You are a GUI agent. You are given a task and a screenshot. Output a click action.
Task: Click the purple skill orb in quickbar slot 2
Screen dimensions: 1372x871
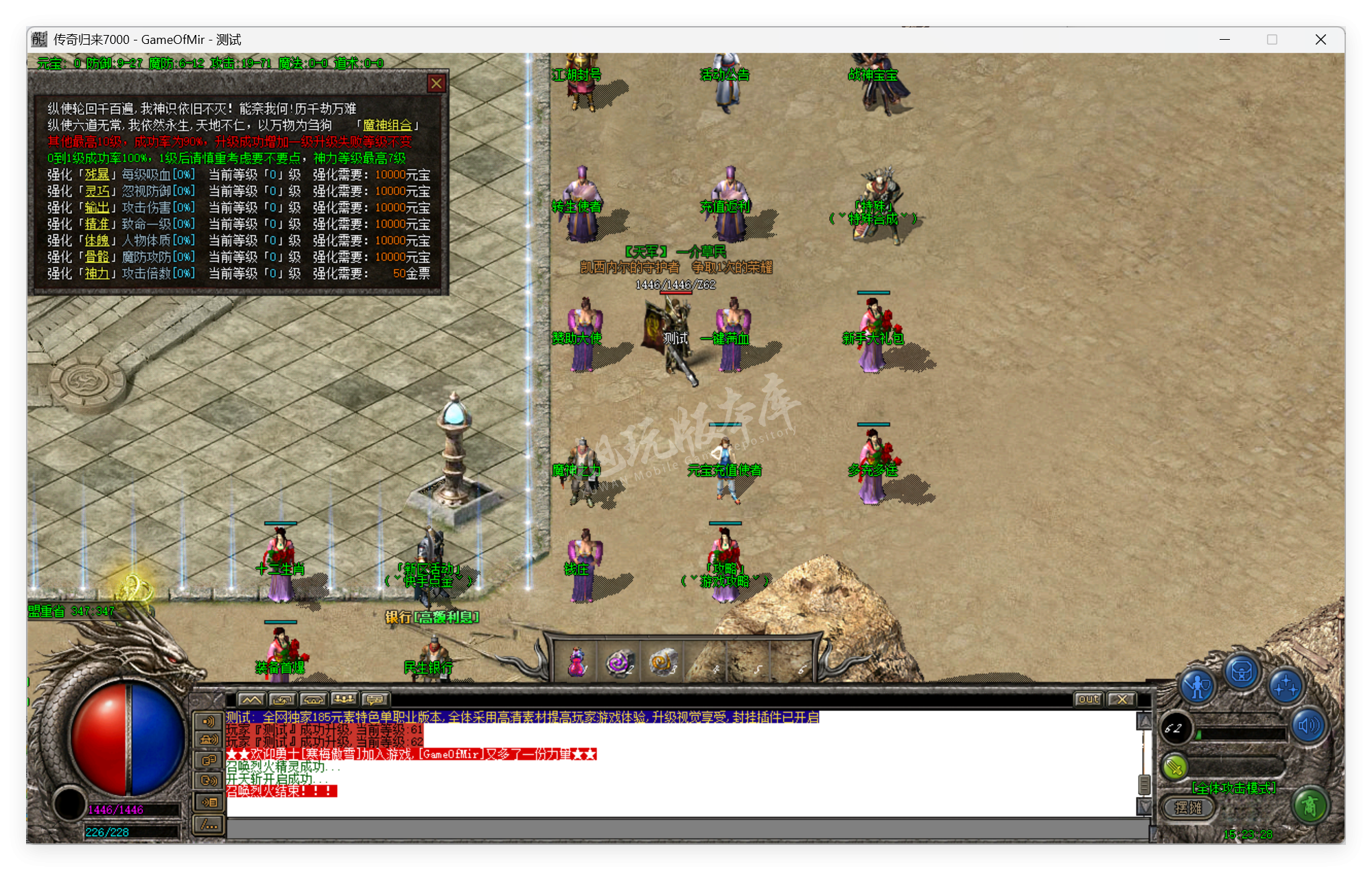pos(618,662)
